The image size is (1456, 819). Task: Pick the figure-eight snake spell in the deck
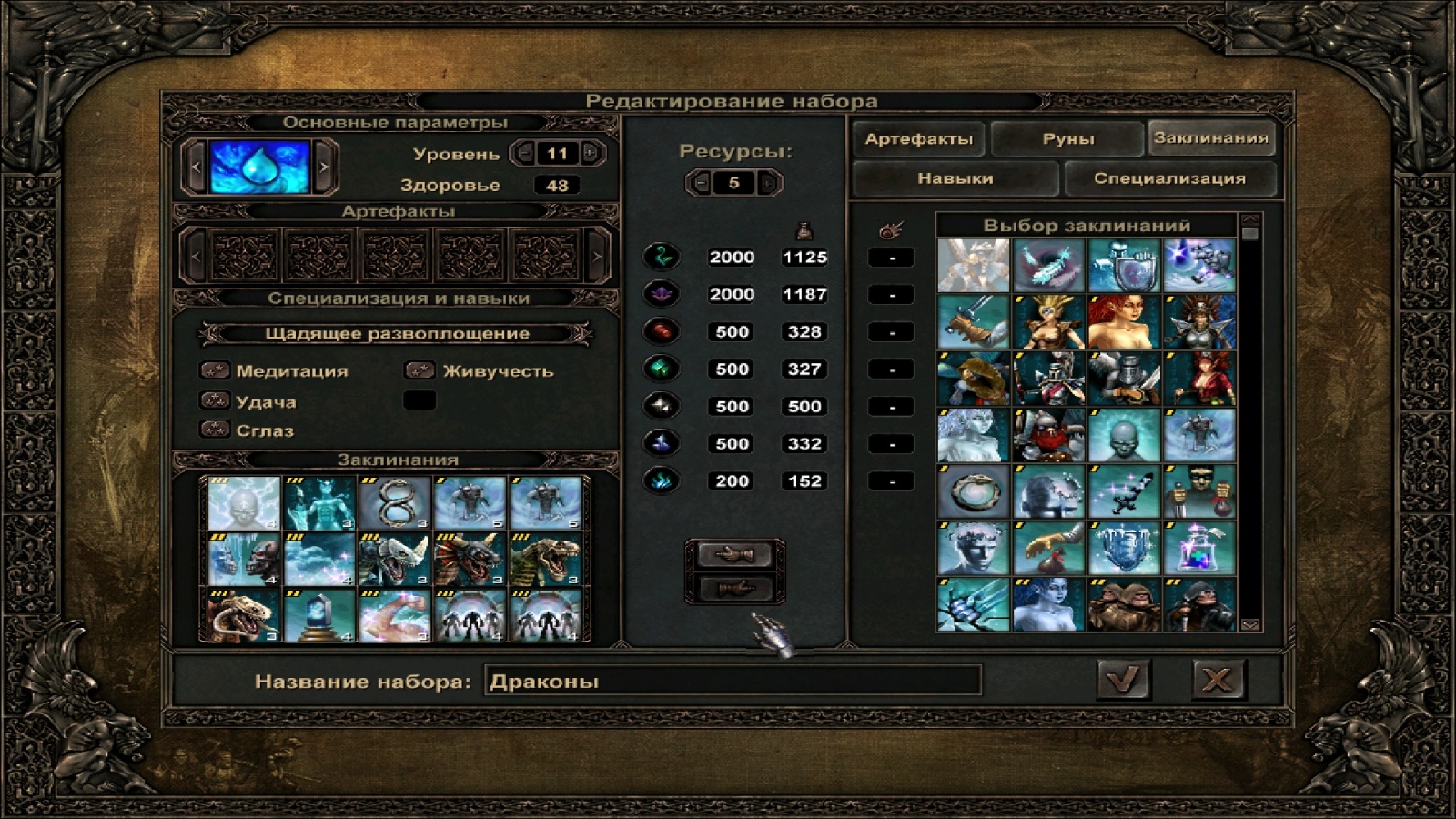[394, 503]
